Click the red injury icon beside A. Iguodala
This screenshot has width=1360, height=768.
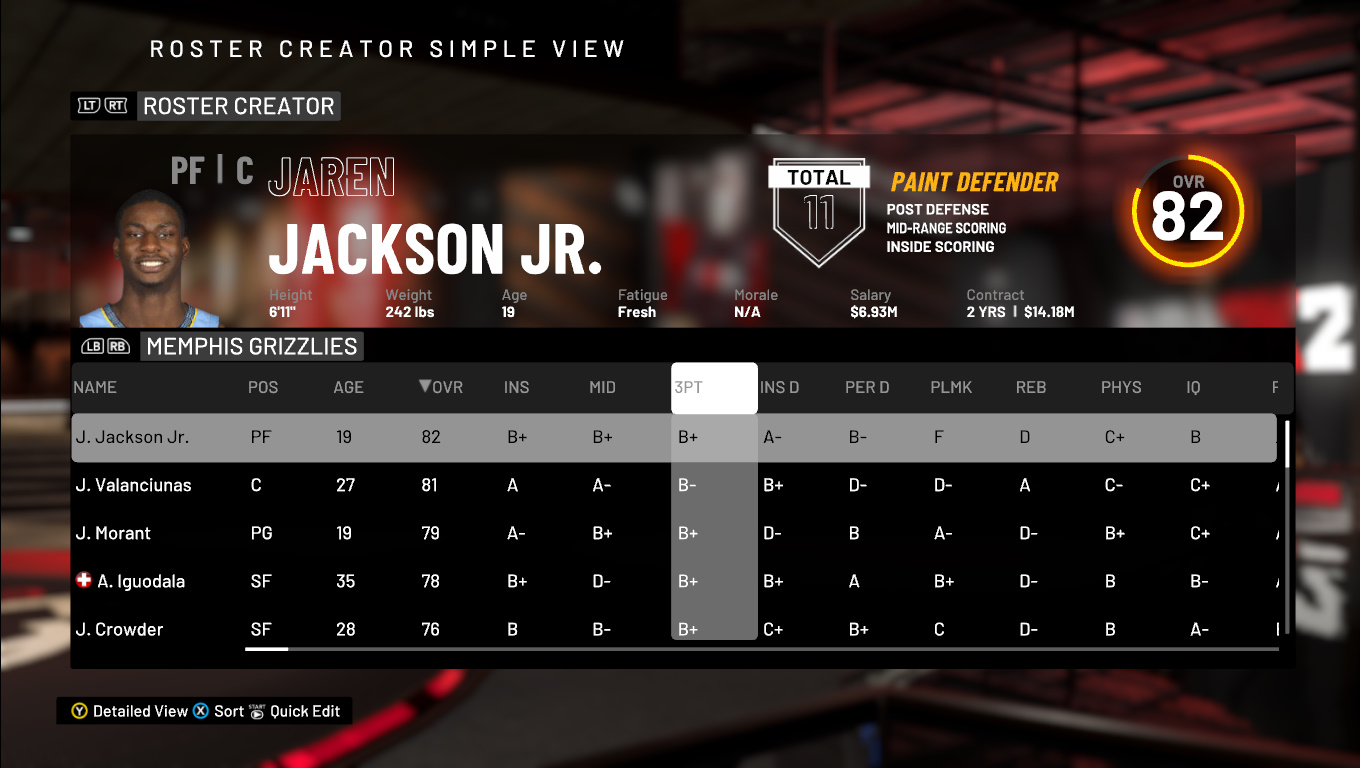click(x=84, y=580)
